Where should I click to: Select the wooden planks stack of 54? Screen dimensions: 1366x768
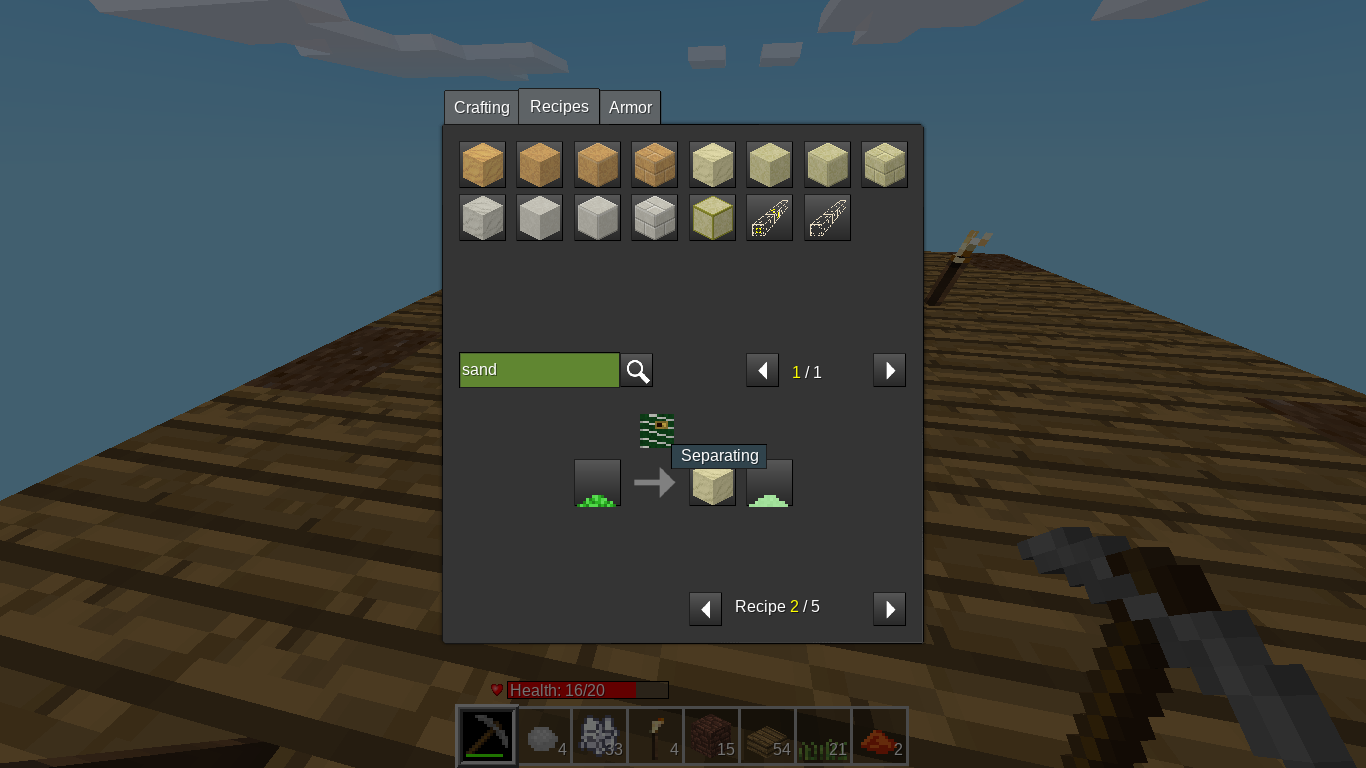(x=768, y=736)
